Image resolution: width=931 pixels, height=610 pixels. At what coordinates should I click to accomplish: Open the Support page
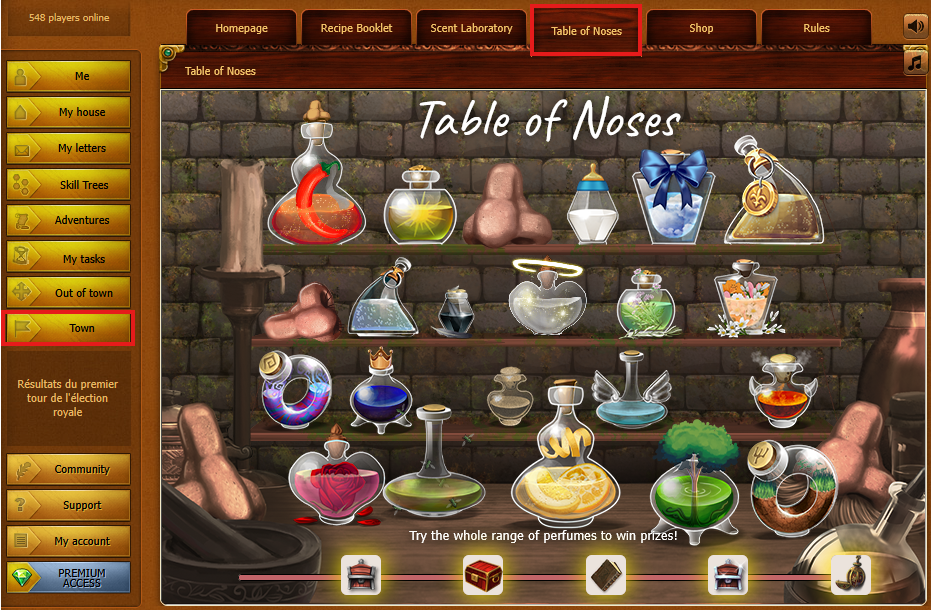click(x=69, y=505)
